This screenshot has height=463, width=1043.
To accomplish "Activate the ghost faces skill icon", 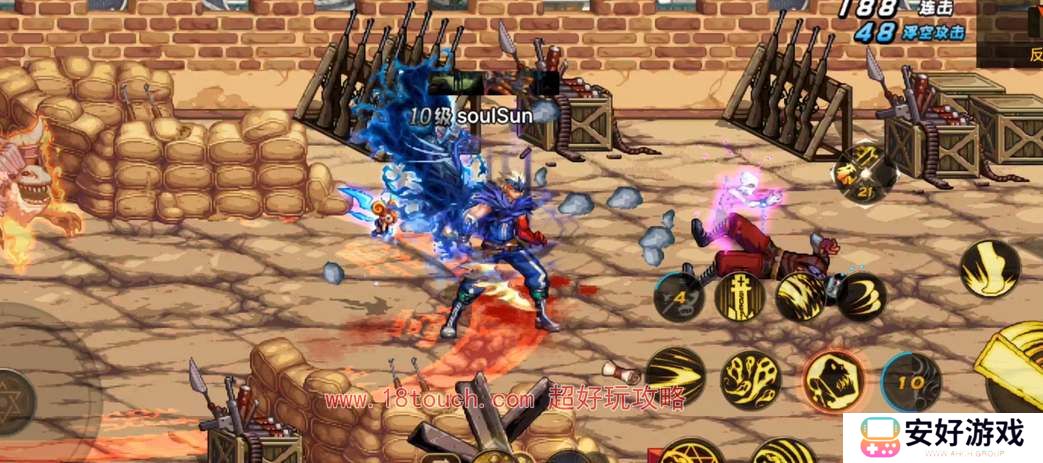I will 750,379.
